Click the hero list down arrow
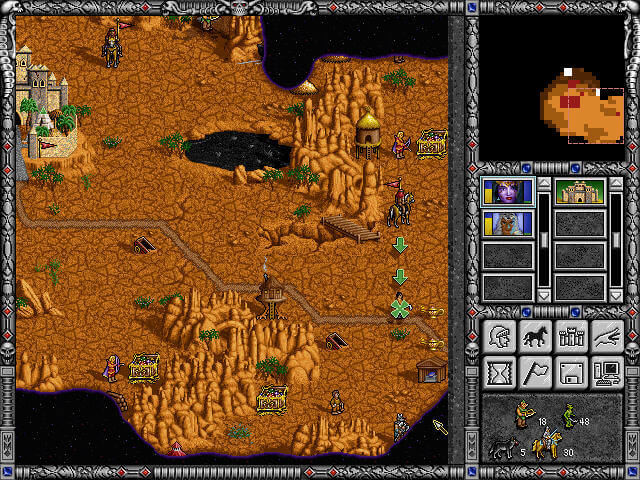This screenshot has height=480, width=640. [543, 296]
